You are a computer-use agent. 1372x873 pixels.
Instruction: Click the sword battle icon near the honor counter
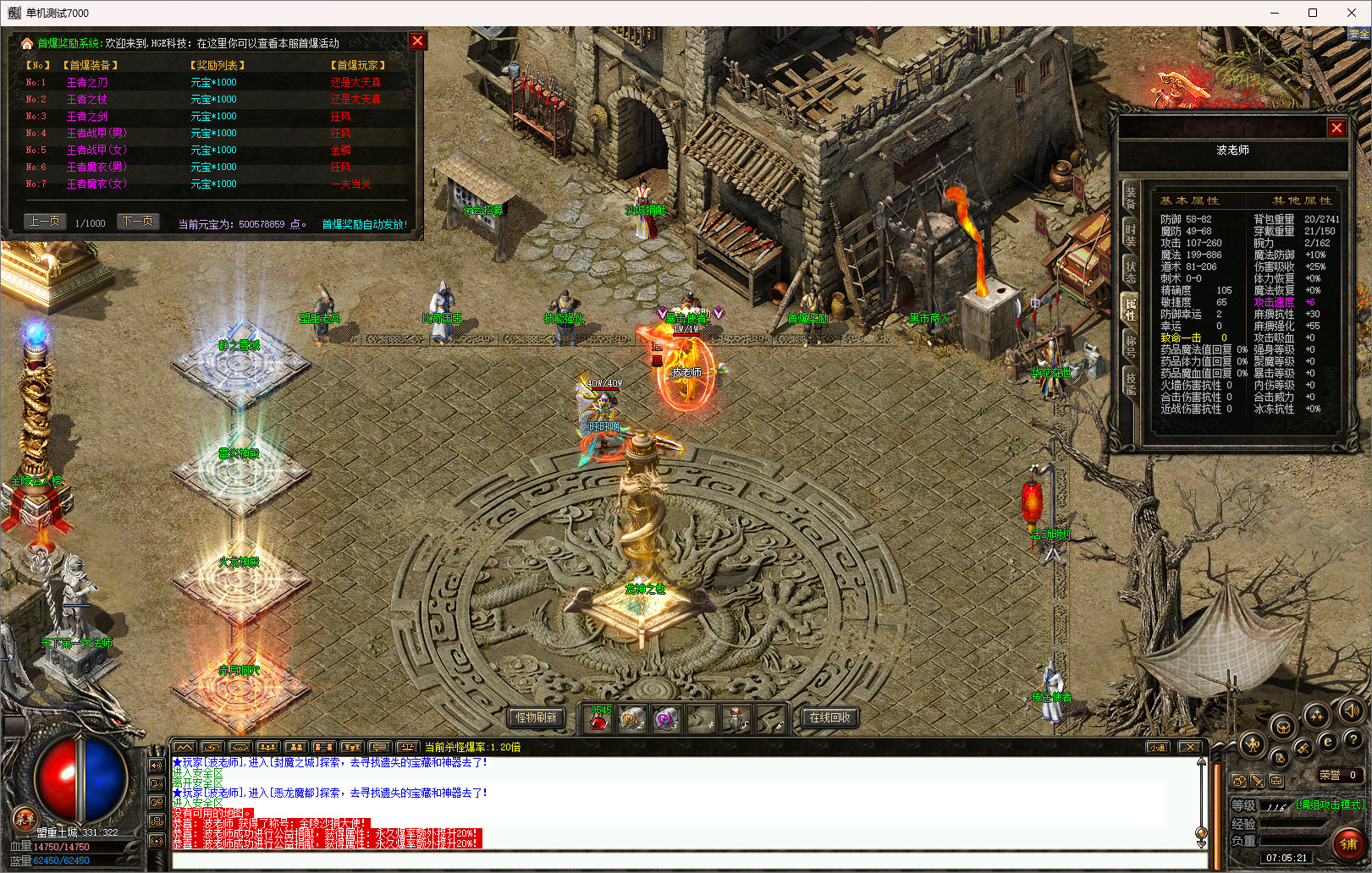tap(1258, 782)
